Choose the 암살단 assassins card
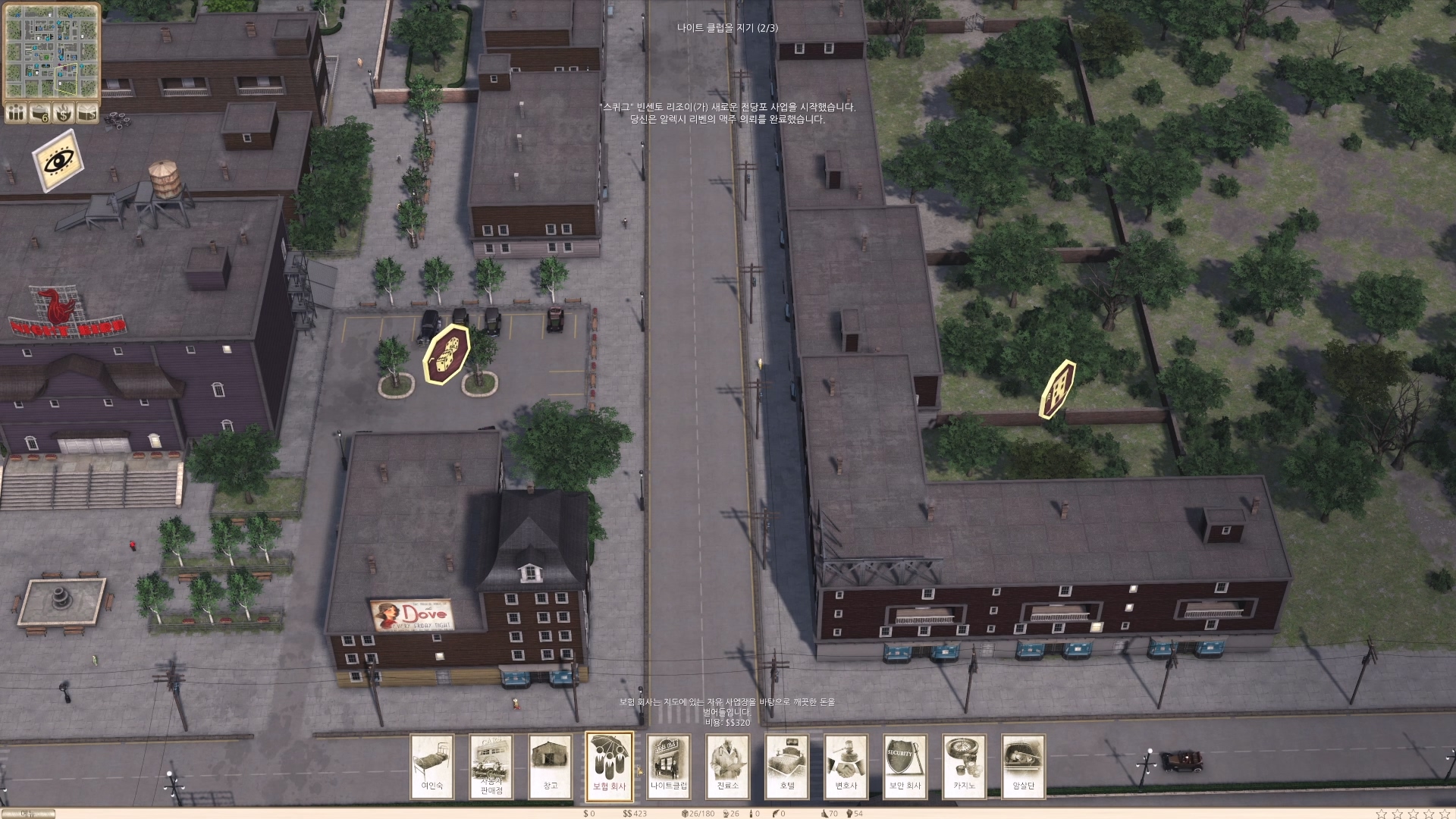The height and width of the screenshot is (819, 1456). 1023,766
